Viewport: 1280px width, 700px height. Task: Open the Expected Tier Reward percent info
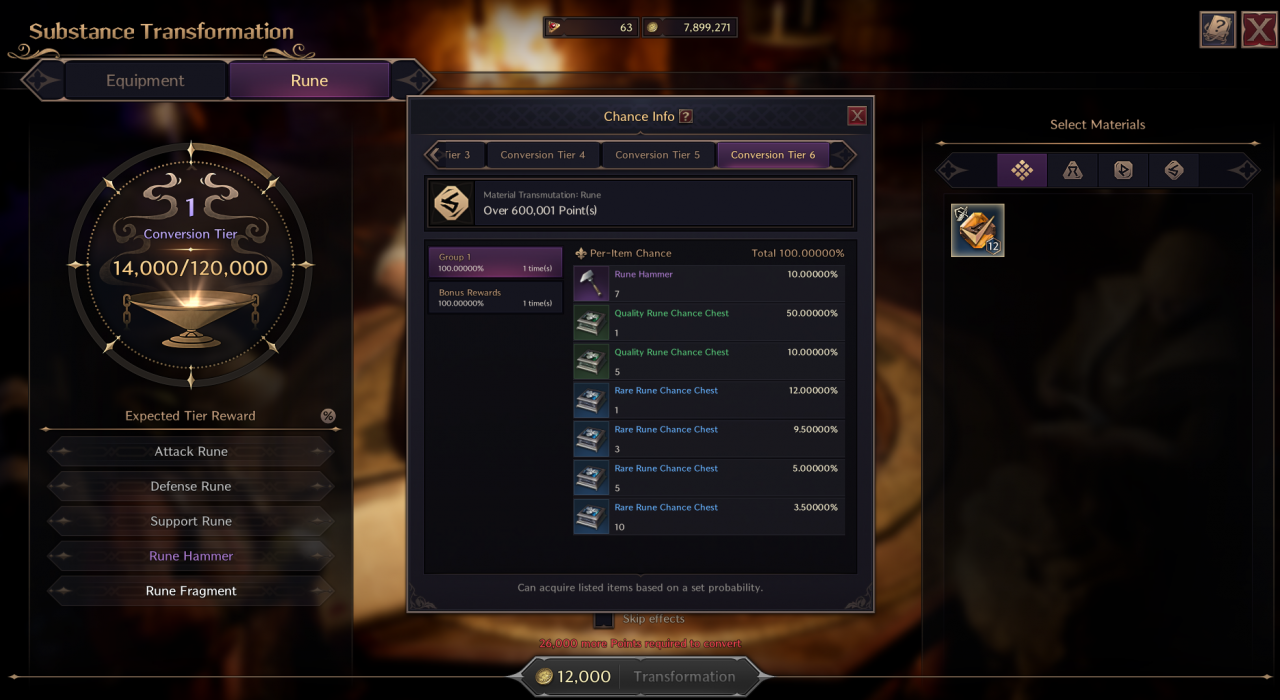(328, 416)
